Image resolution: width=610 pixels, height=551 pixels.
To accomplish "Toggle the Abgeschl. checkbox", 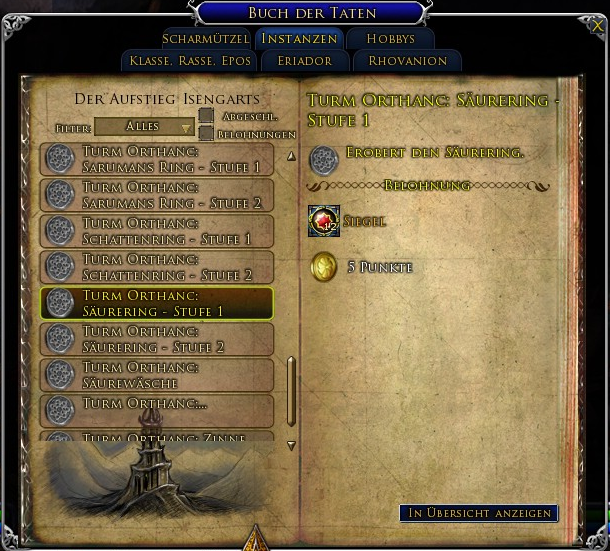I will [x=206, y=116].
